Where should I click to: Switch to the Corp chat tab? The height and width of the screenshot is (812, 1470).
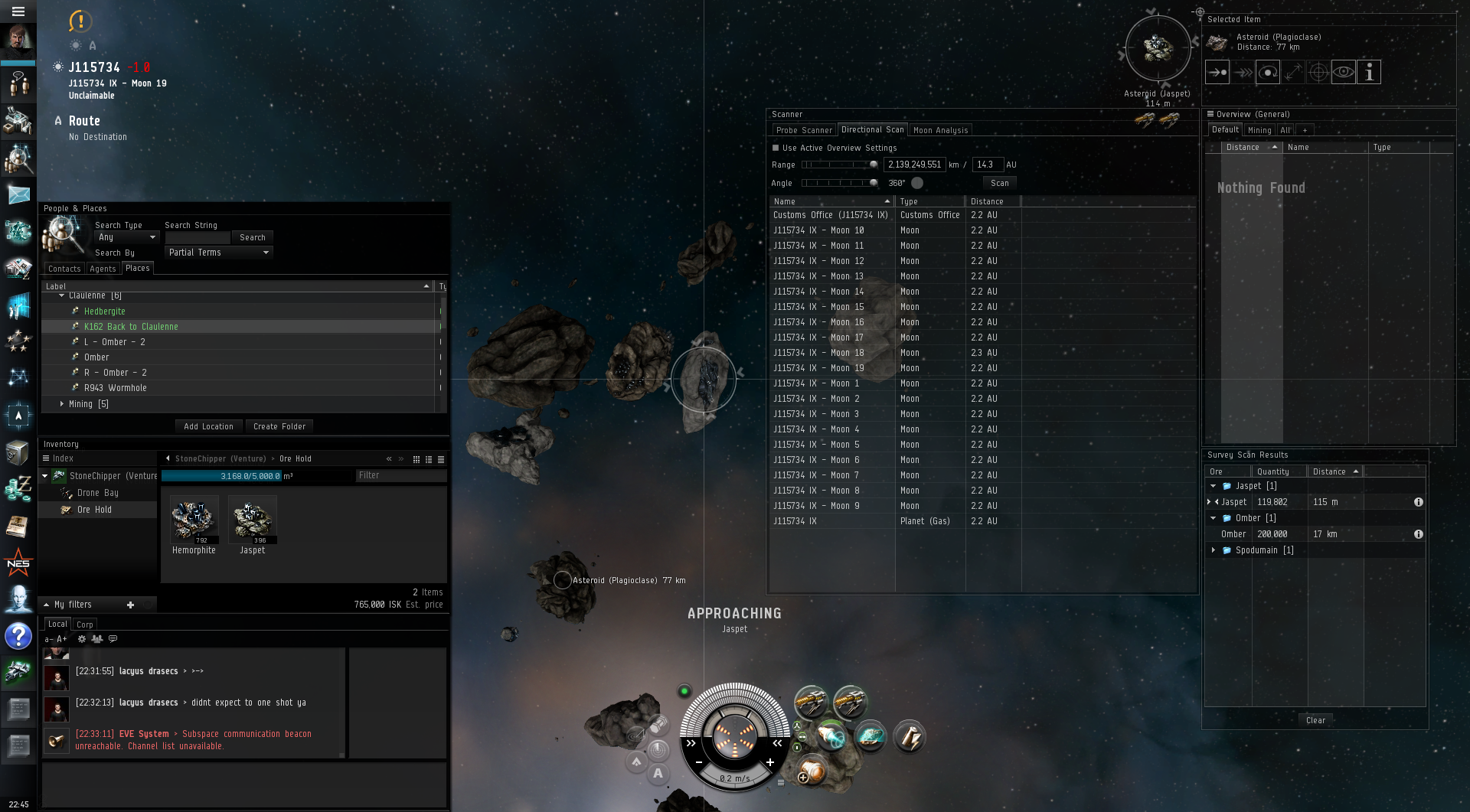84,624
